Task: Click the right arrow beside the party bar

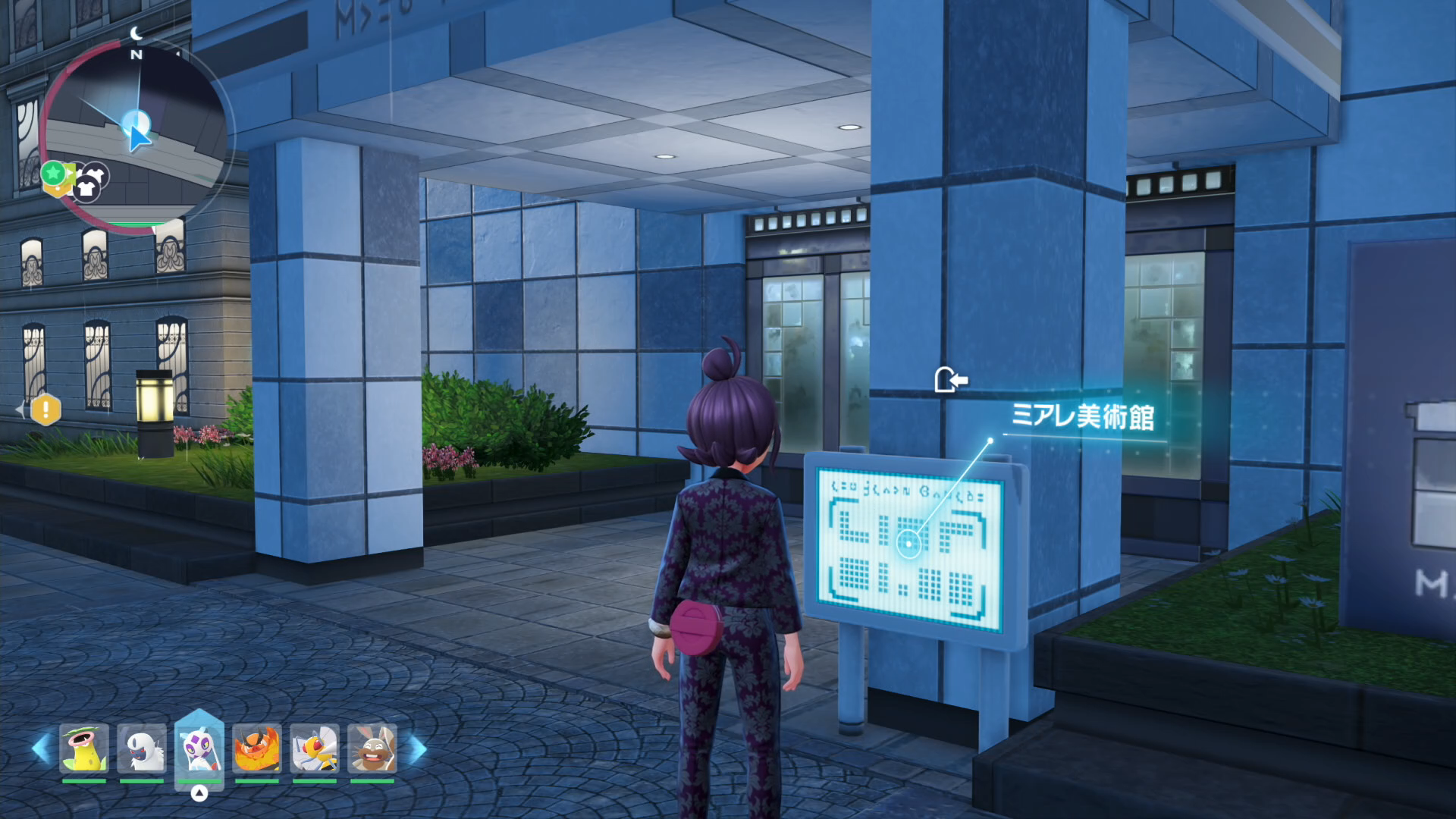Action: point(418,748)
